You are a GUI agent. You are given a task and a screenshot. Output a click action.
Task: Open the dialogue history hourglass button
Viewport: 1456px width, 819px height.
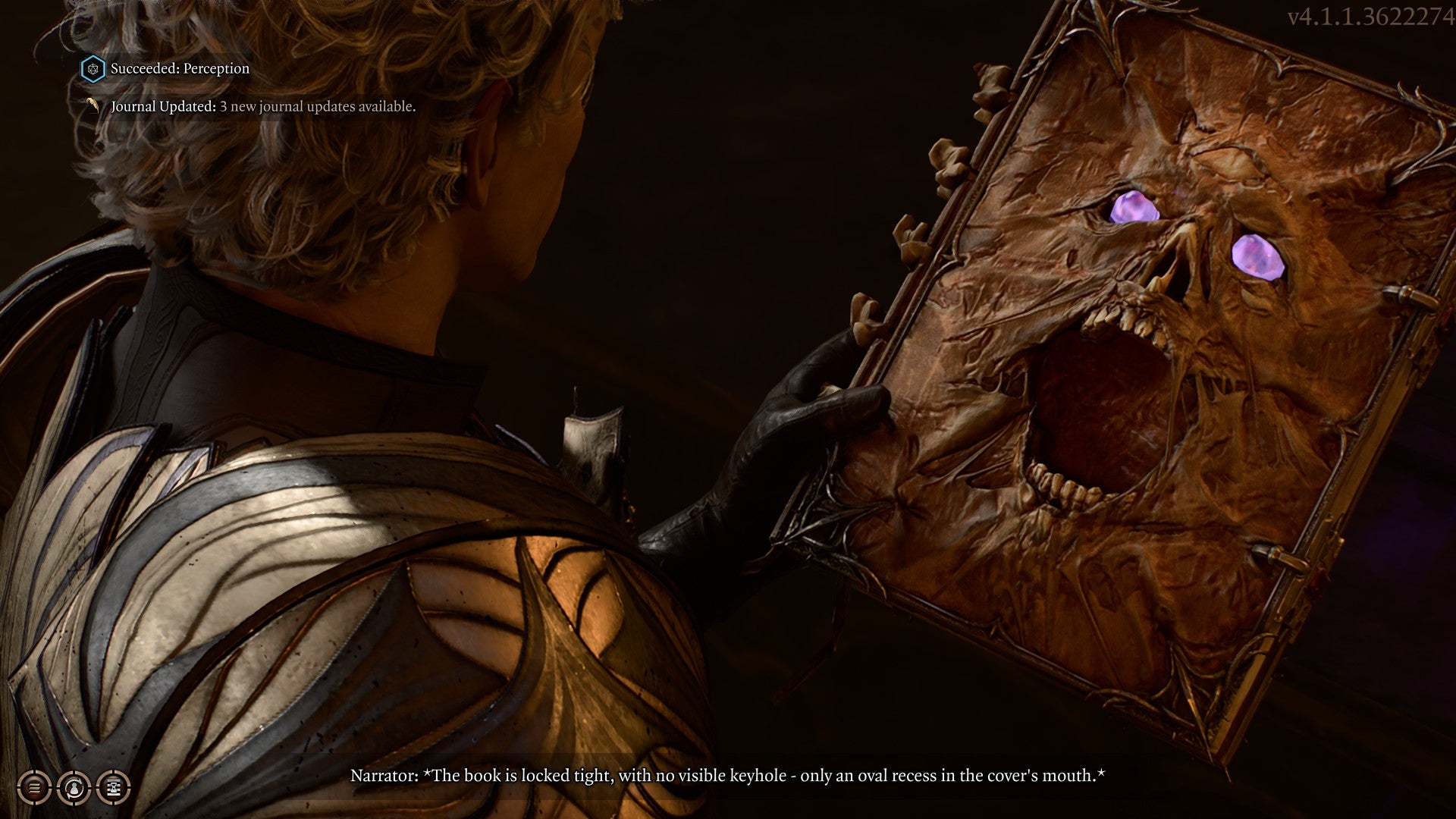pyautogui.click(x=113, y=788)
